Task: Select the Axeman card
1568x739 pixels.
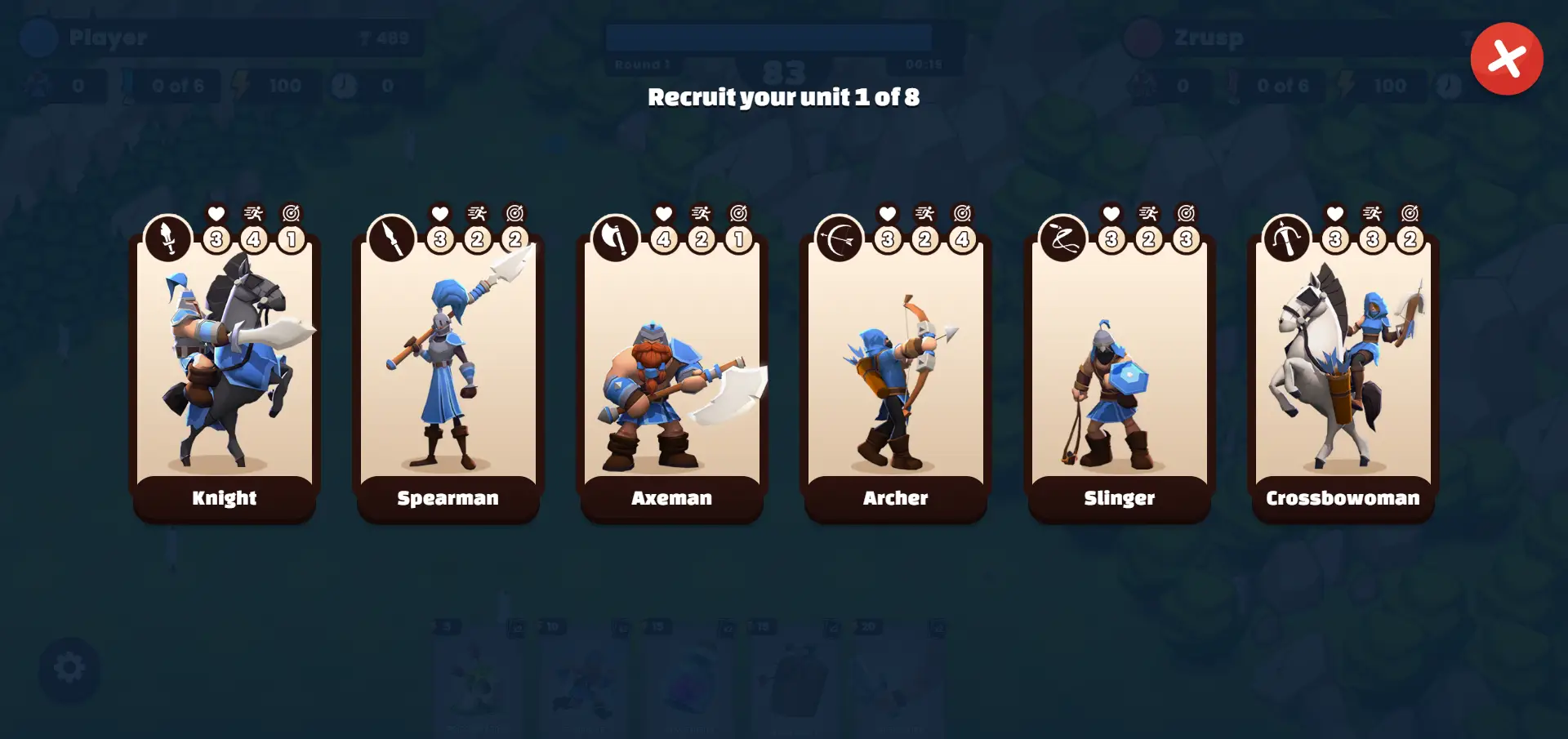Action: (x=672, y=367)
